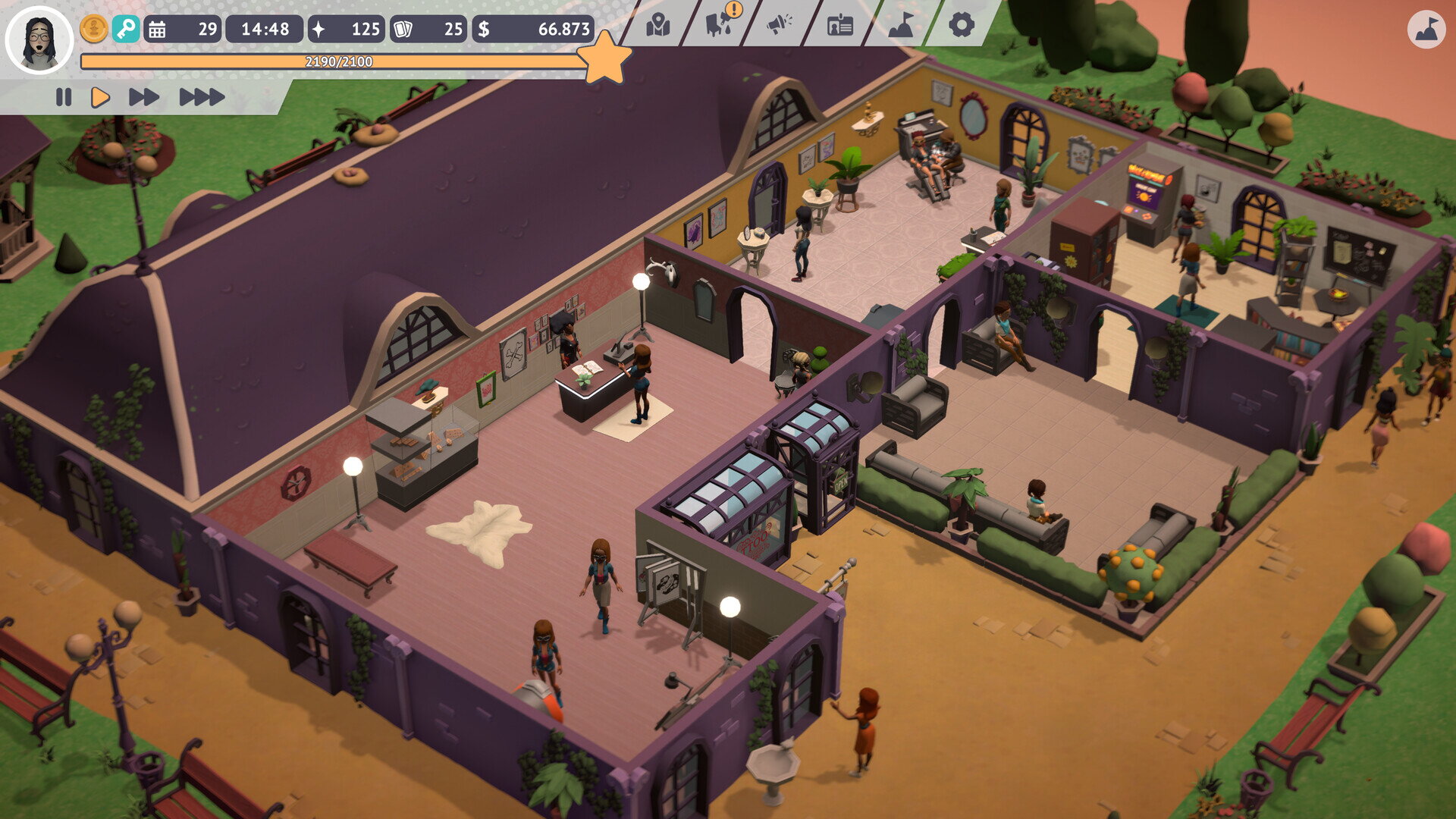Select the cards counter showing 25

pyautogui.click(x=428, y=30)
